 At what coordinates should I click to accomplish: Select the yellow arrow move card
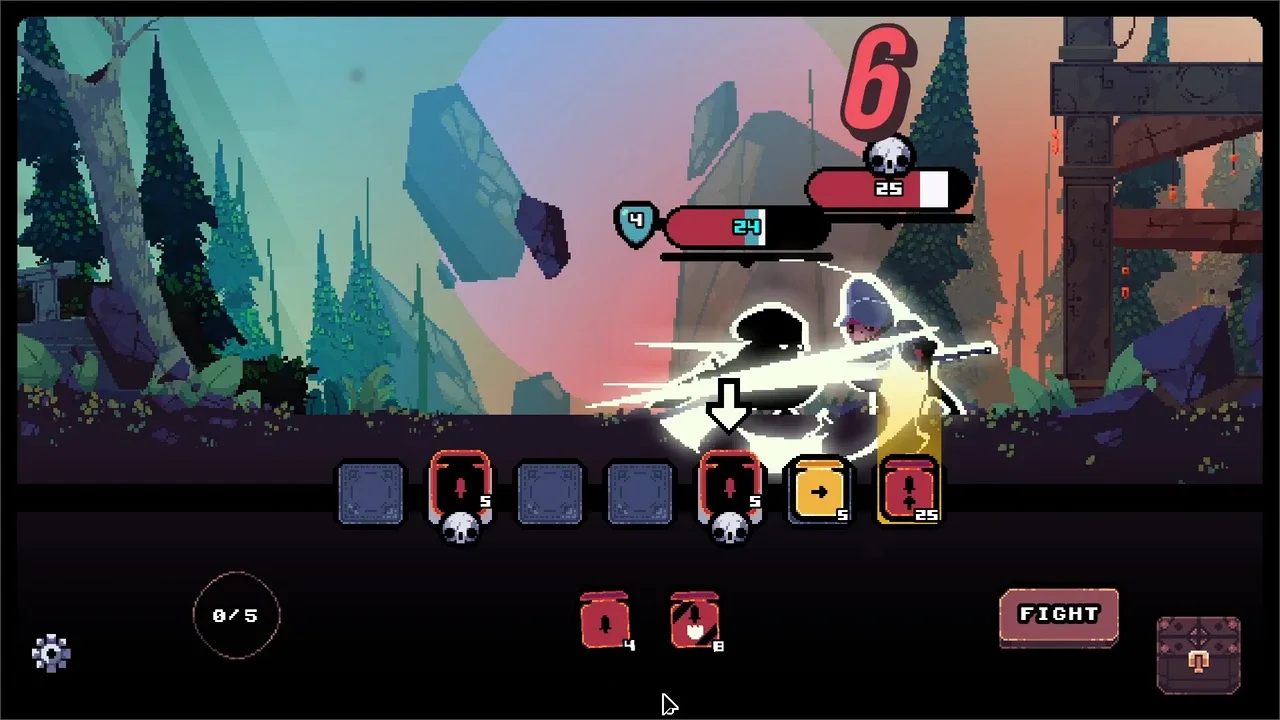[x=819, y=491]
